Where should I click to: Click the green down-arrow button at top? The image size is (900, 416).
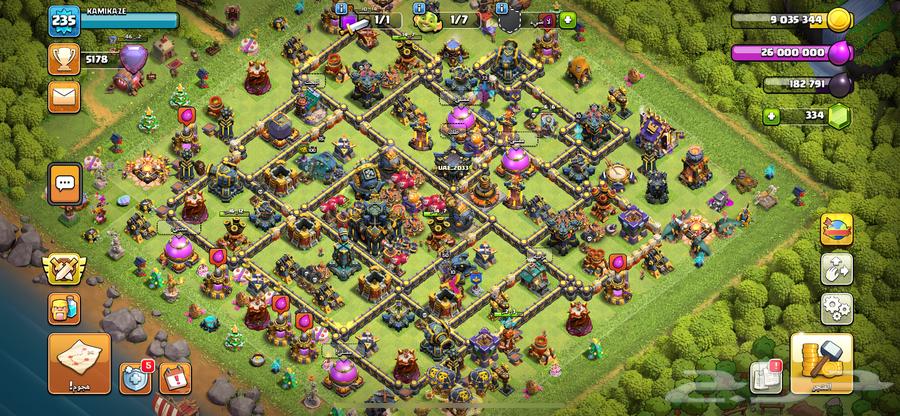click(569, 20)
